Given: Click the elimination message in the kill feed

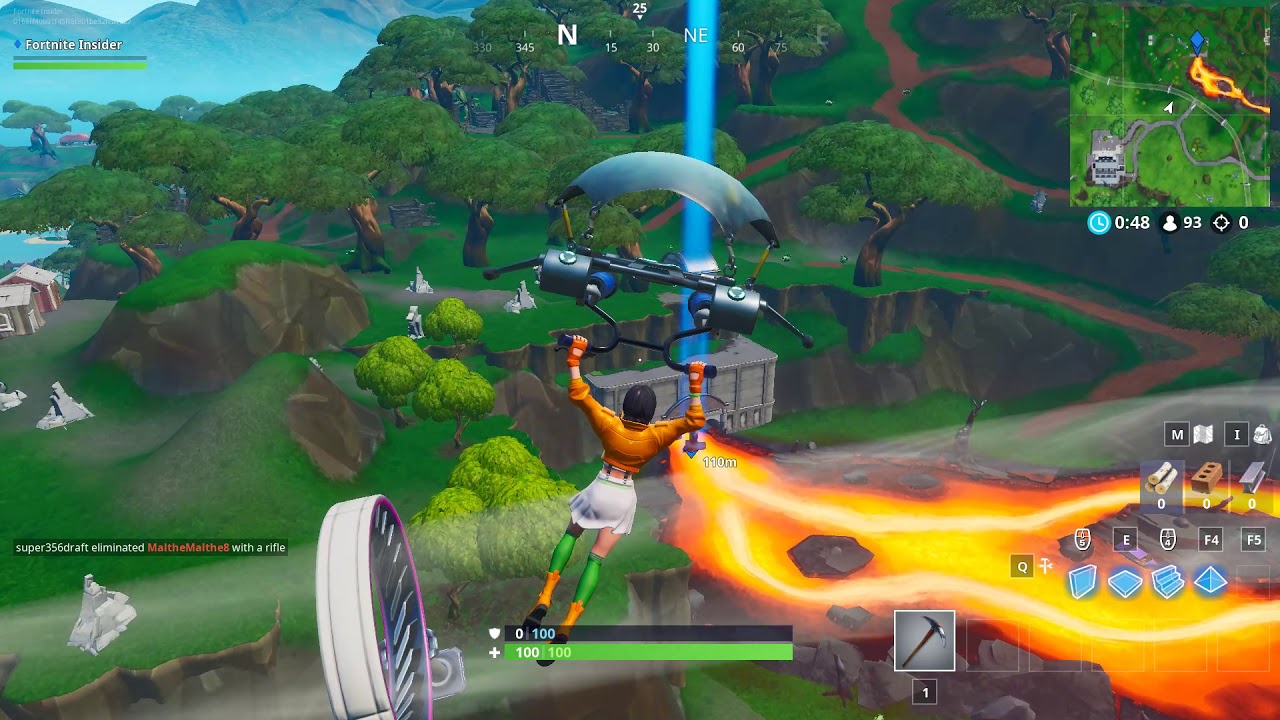Looking at the screenshot, I should pos(150,547).
